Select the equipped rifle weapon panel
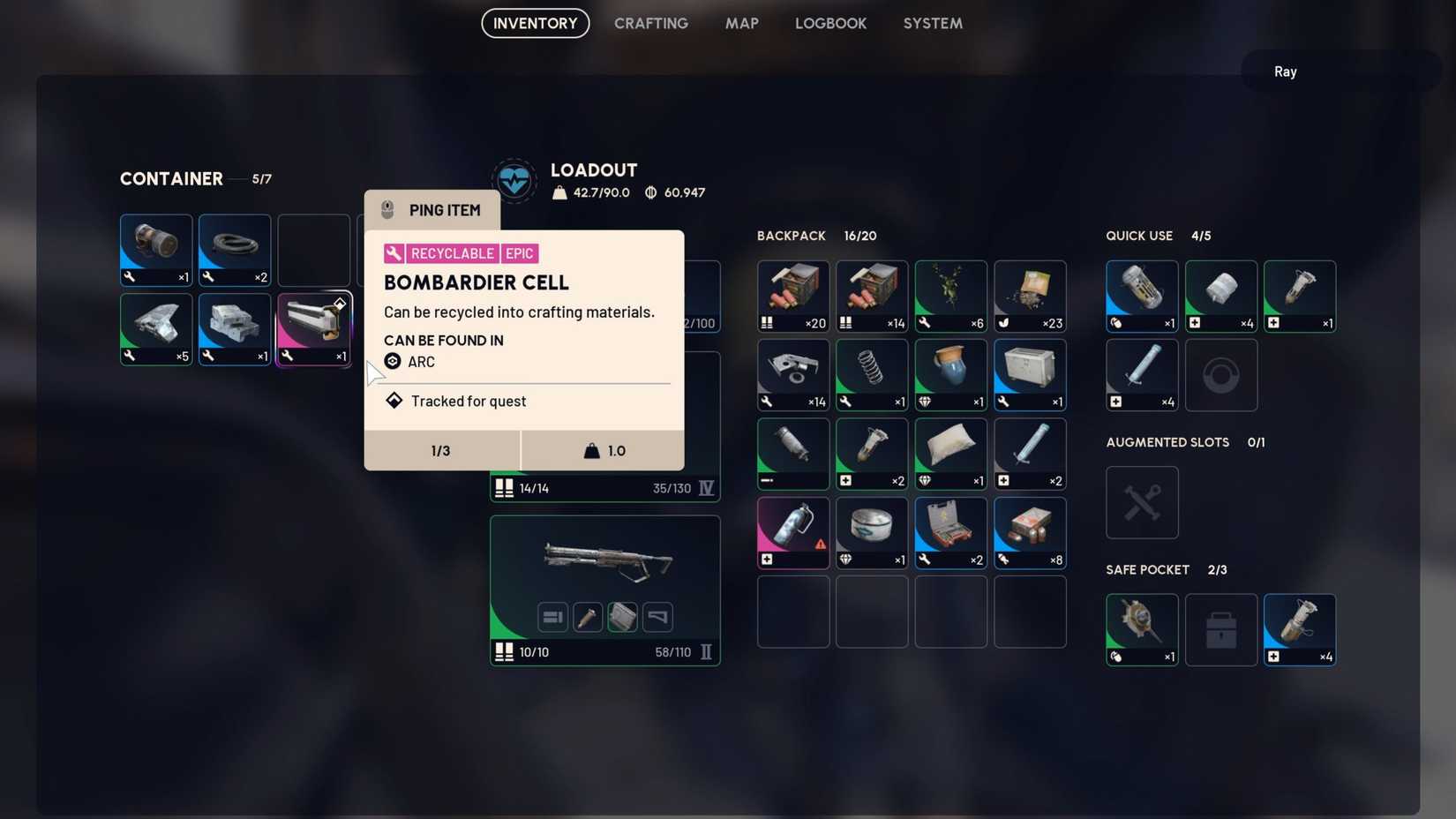1456x819 pixels. (x=605, y=590)
